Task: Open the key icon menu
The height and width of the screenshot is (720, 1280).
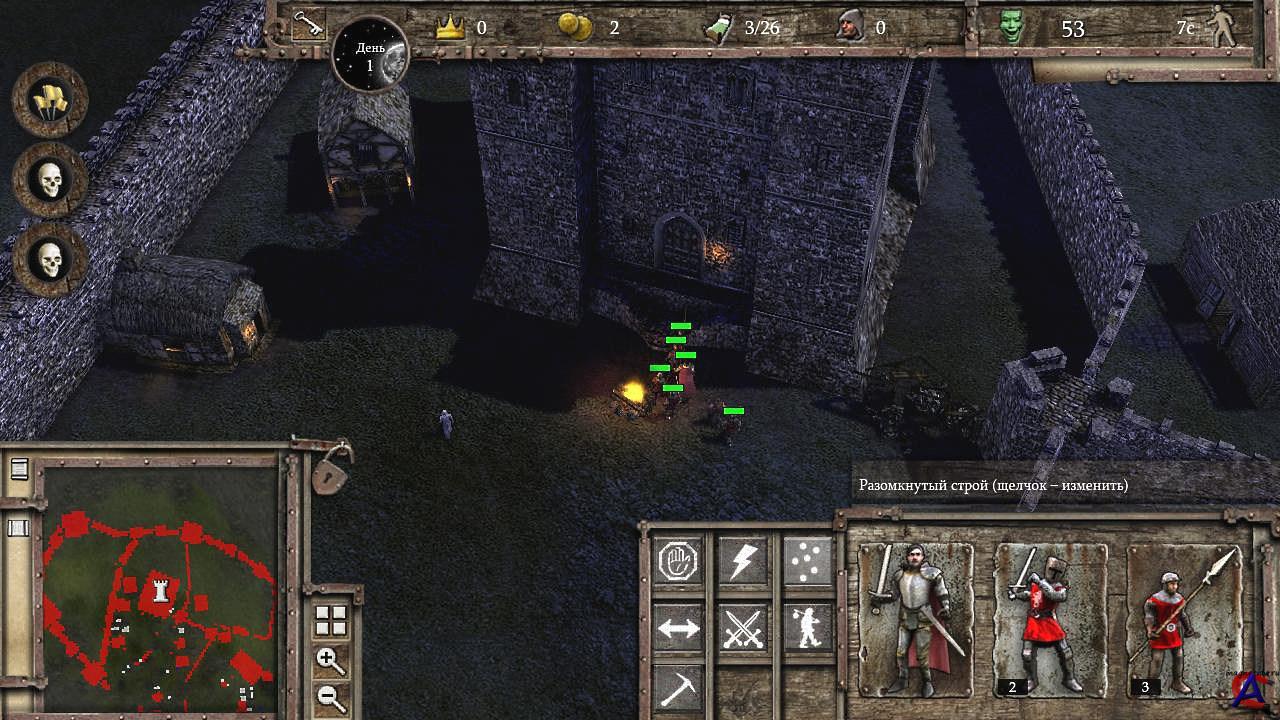Action: point(307,25)
